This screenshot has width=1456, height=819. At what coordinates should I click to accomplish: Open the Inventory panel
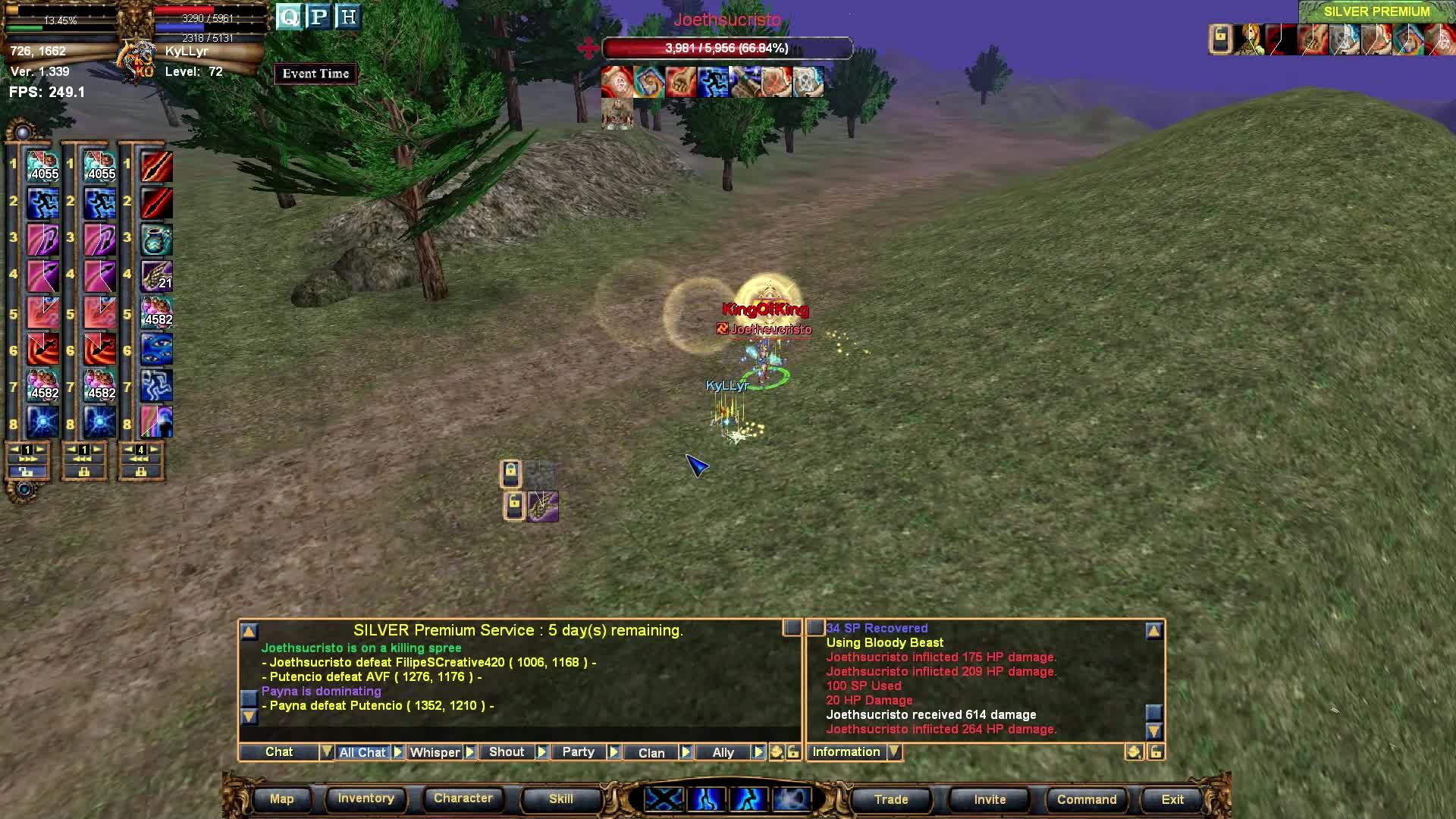tap(366, 799)
